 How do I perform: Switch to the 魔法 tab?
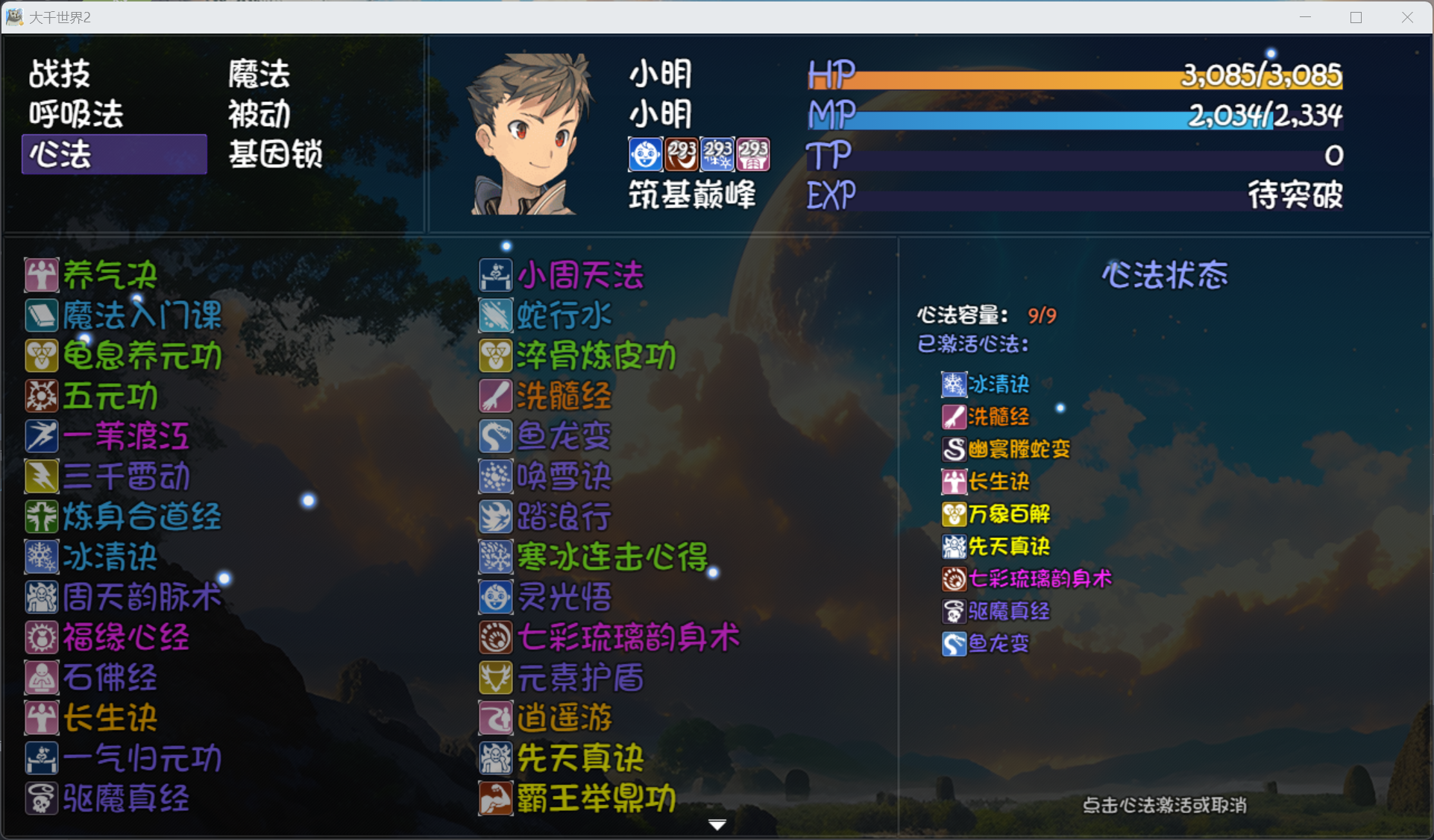257,74
